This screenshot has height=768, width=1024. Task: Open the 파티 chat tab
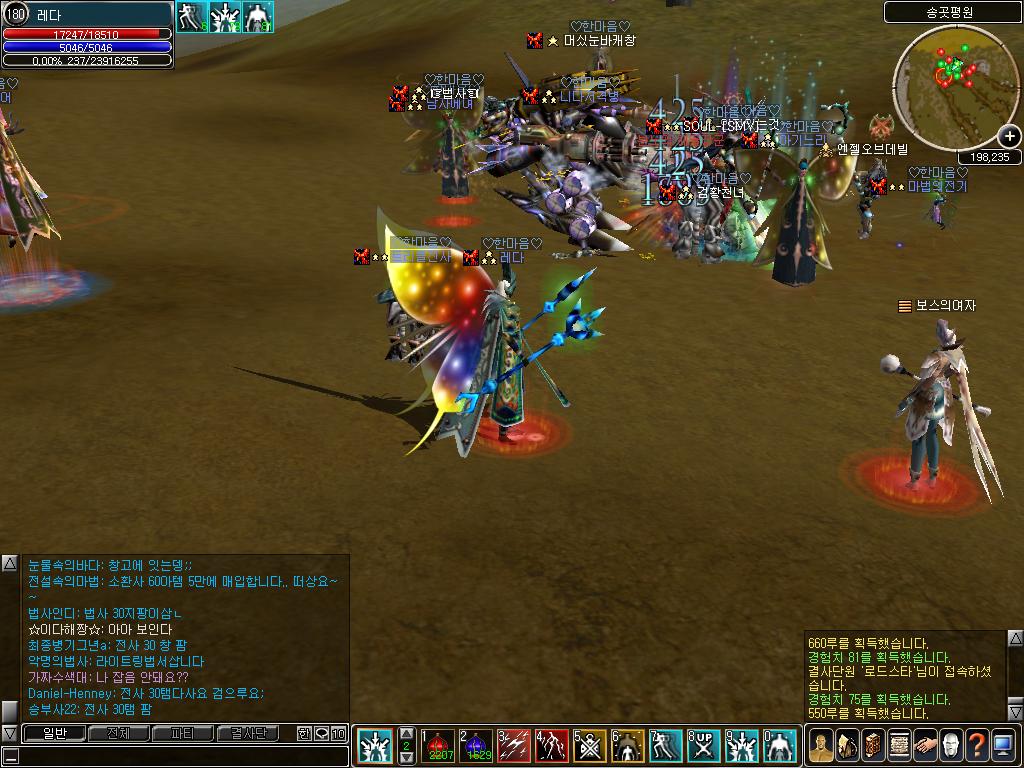click(183, 734)
